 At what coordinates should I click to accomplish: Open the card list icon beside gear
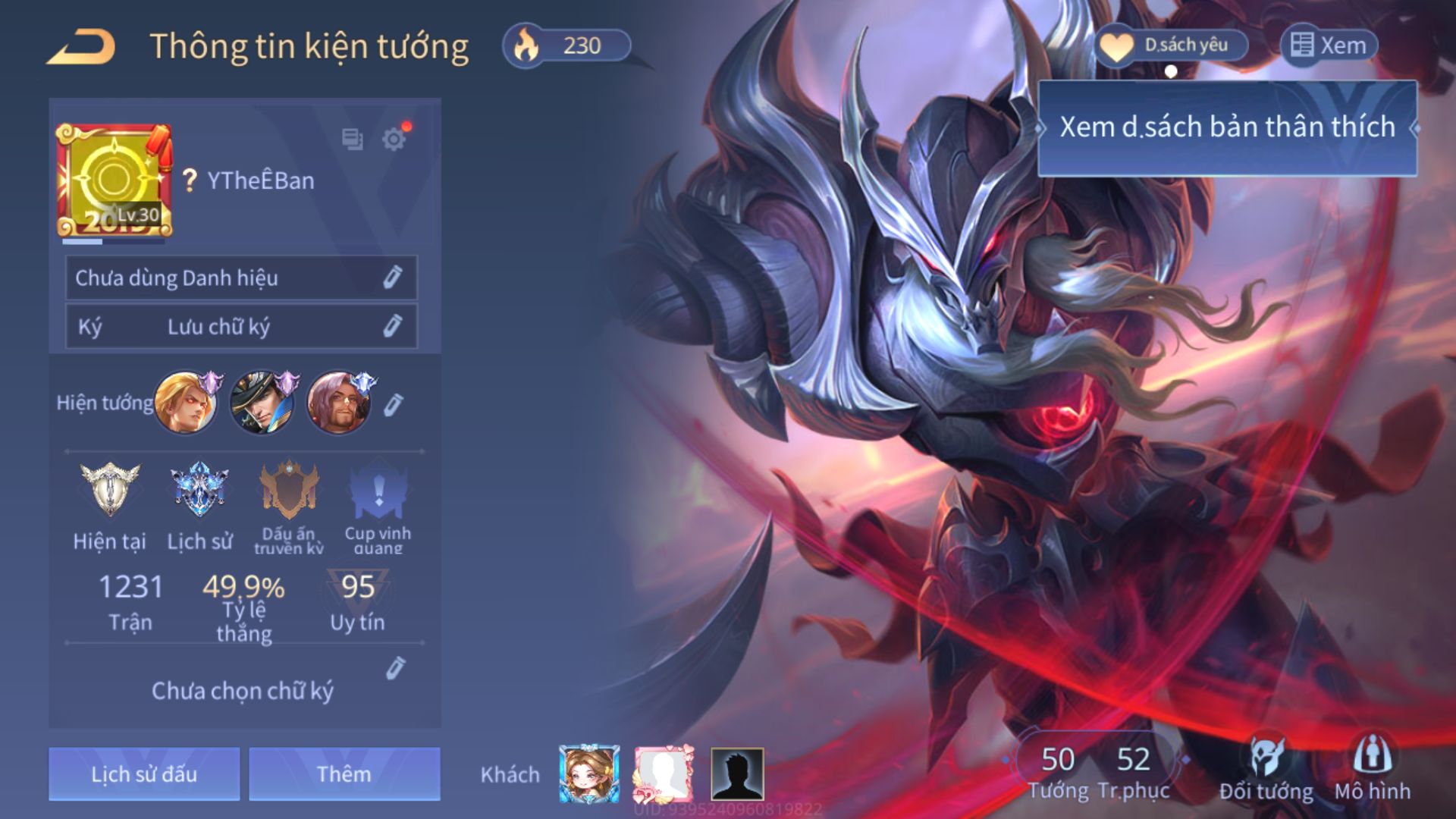click(x=352, y=139)
